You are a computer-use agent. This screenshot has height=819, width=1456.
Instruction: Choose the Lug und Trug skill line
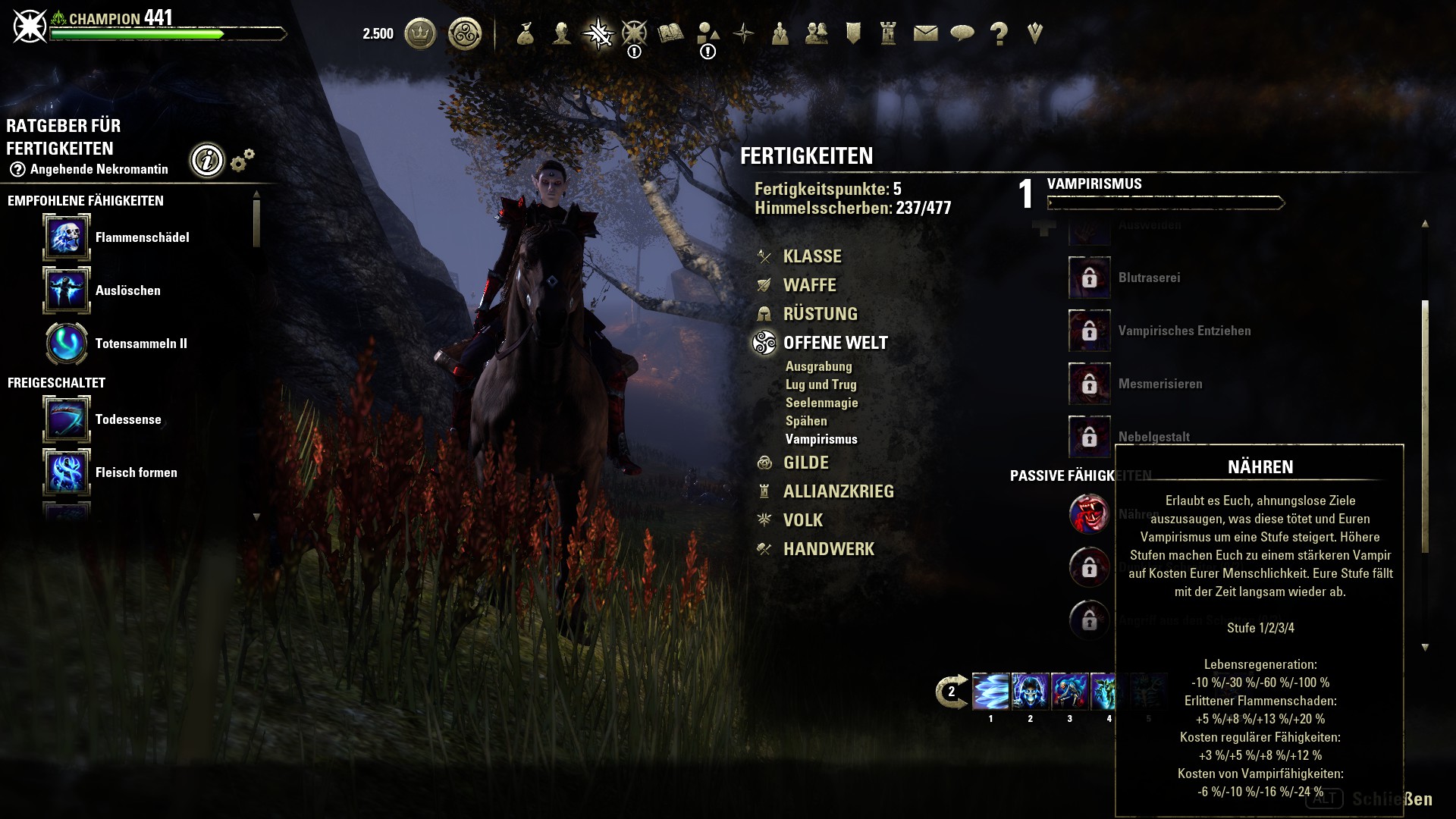pos(821,384)
